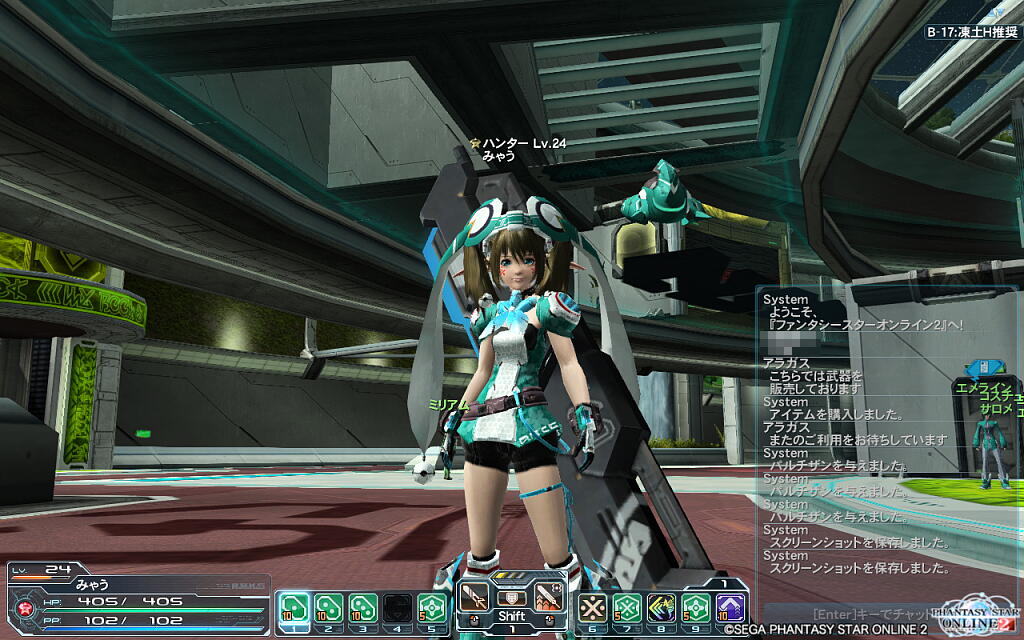
Task: Activate the X-shaped skill in slot 6
Action: point(592,607)
